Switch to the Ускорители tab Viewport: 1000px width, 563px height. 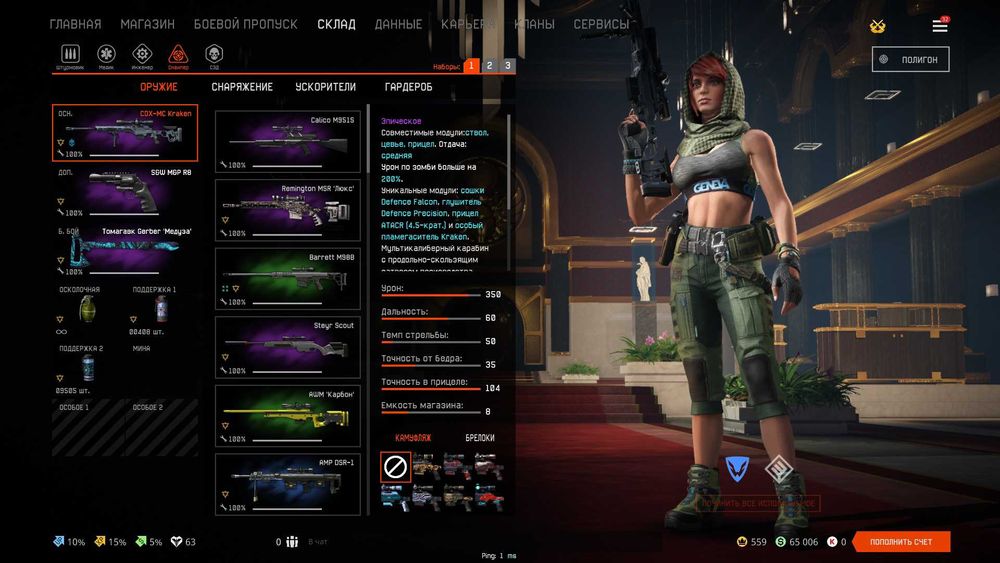click(x=325, y=87)
